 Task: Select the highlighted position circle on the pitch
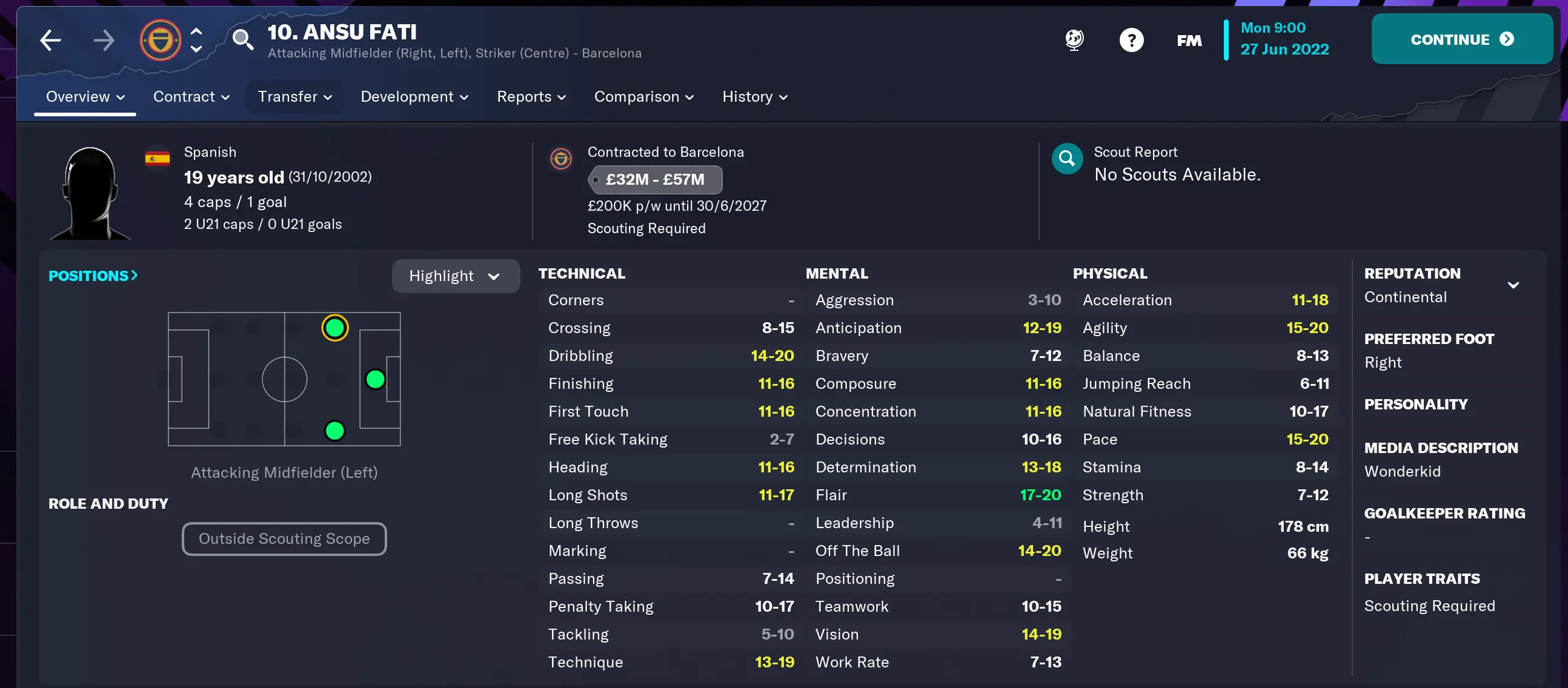pyautogui.click(x=335, y=327)
